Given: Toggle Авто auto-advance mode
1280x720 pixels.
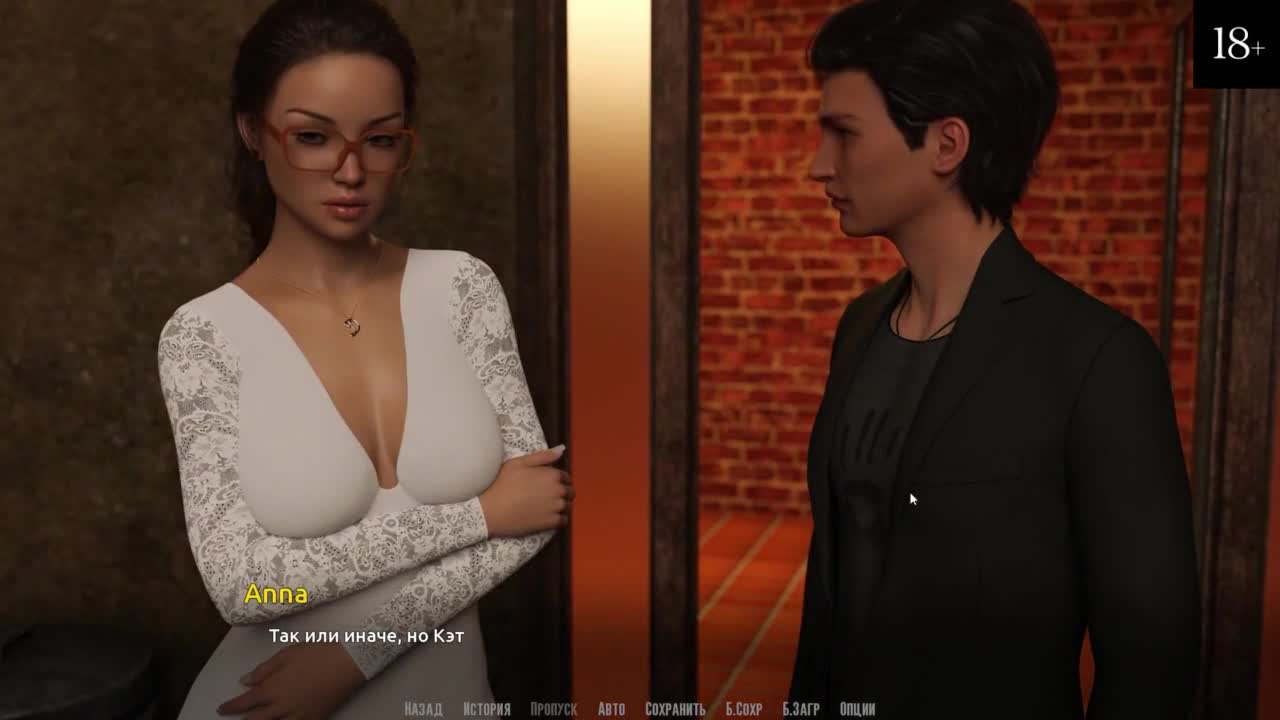Looking at the screenshot, I should coord(611,709).
